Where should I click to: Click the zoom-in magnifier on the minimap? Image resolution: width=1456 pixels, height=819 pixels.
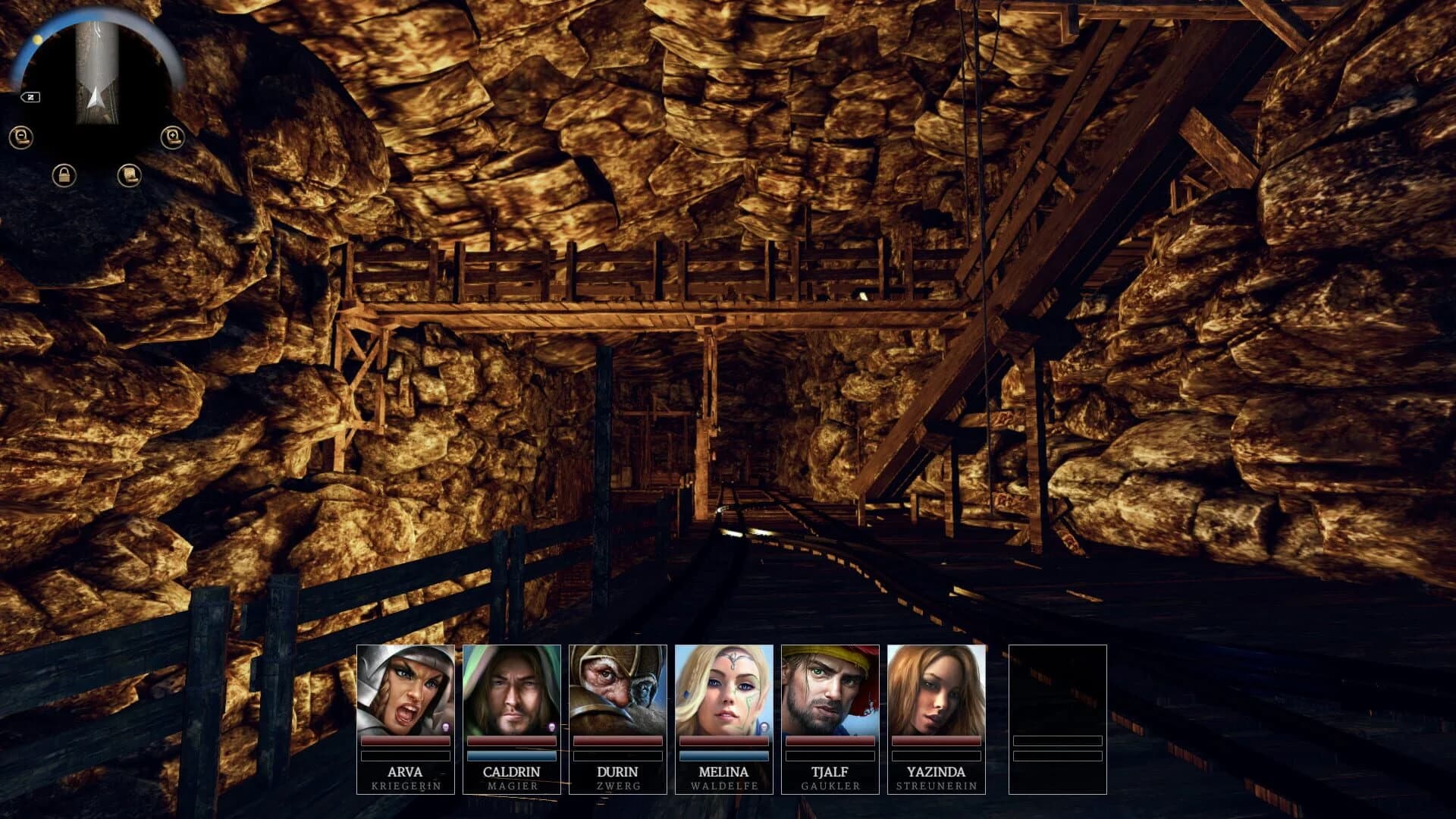point(174,137)
